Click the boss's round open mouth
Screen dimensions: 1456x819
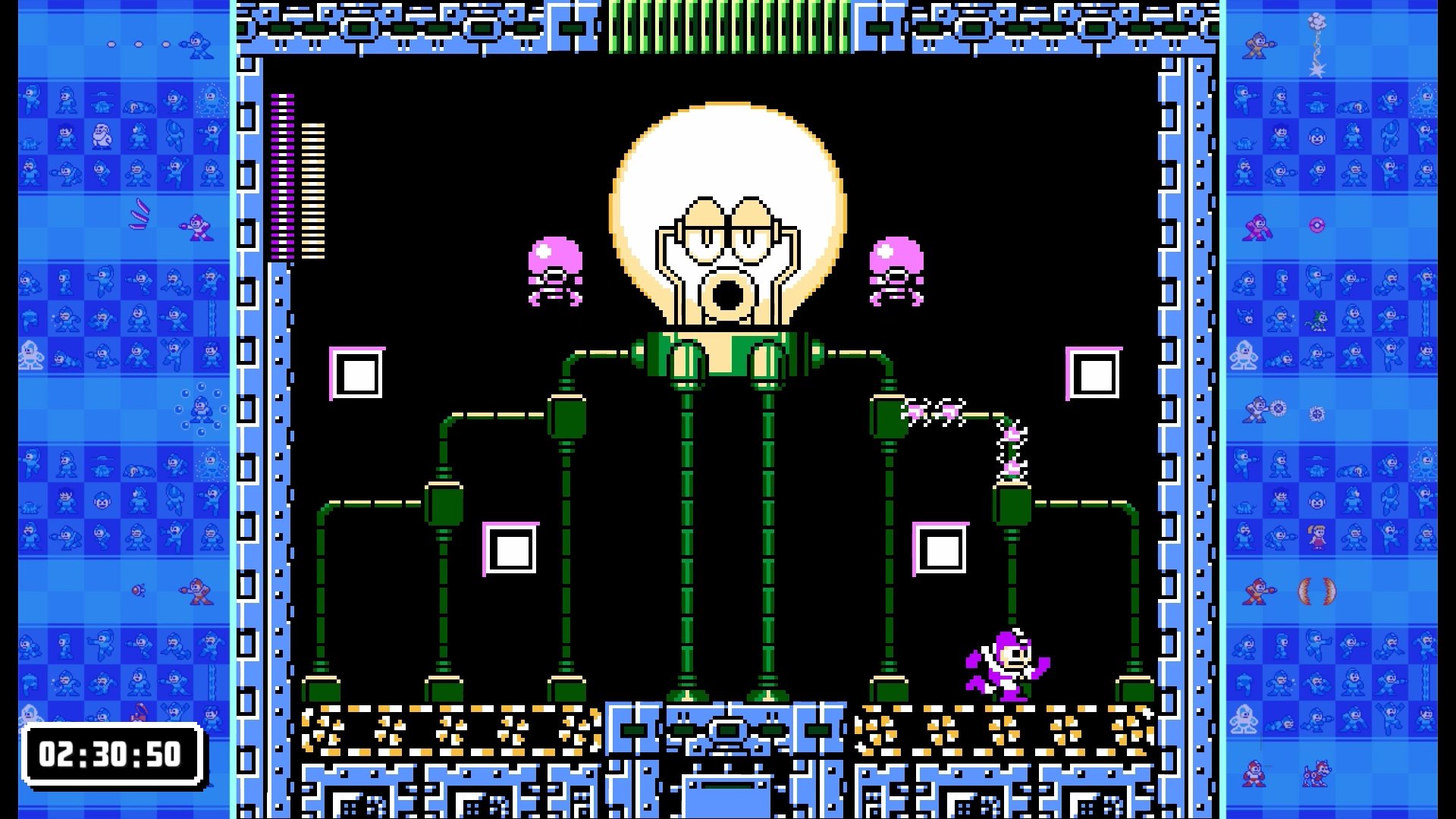[x=726, y=296]
